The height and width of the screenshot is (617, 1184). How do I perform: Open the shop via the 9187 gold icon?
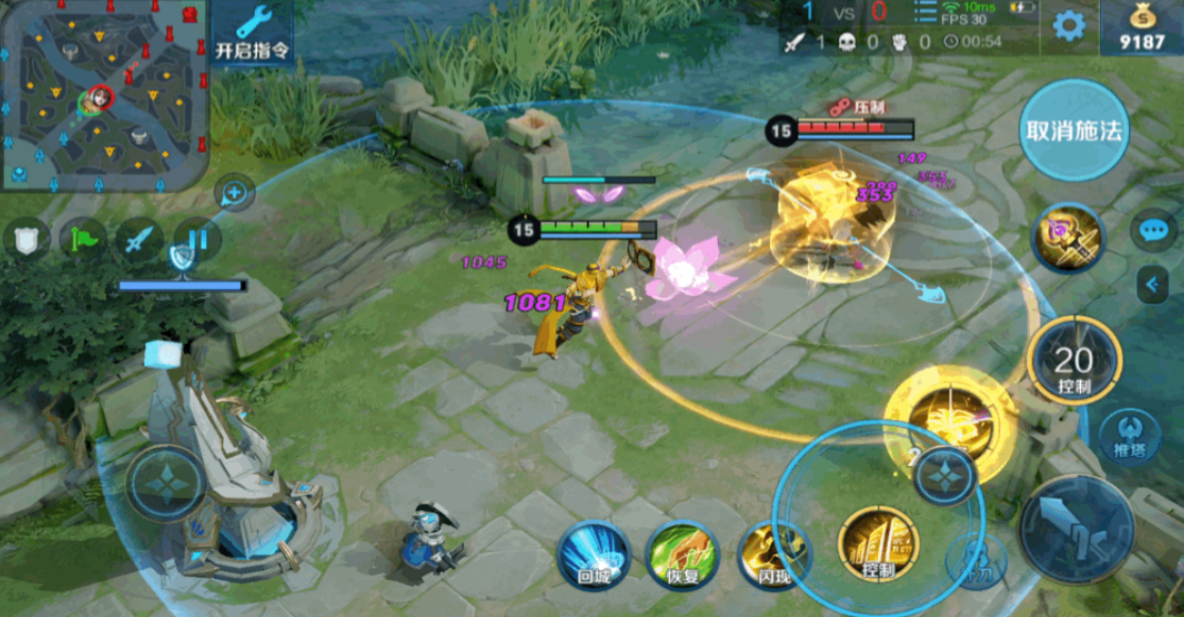(1141, 28)
